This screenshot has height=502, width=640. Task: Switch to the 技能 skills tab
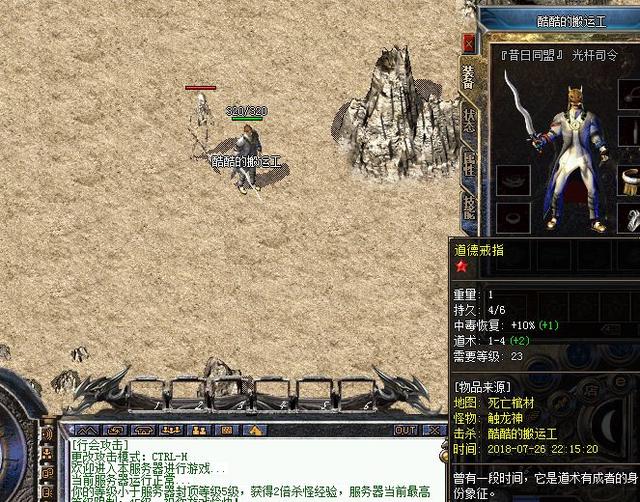pos(468,206)
